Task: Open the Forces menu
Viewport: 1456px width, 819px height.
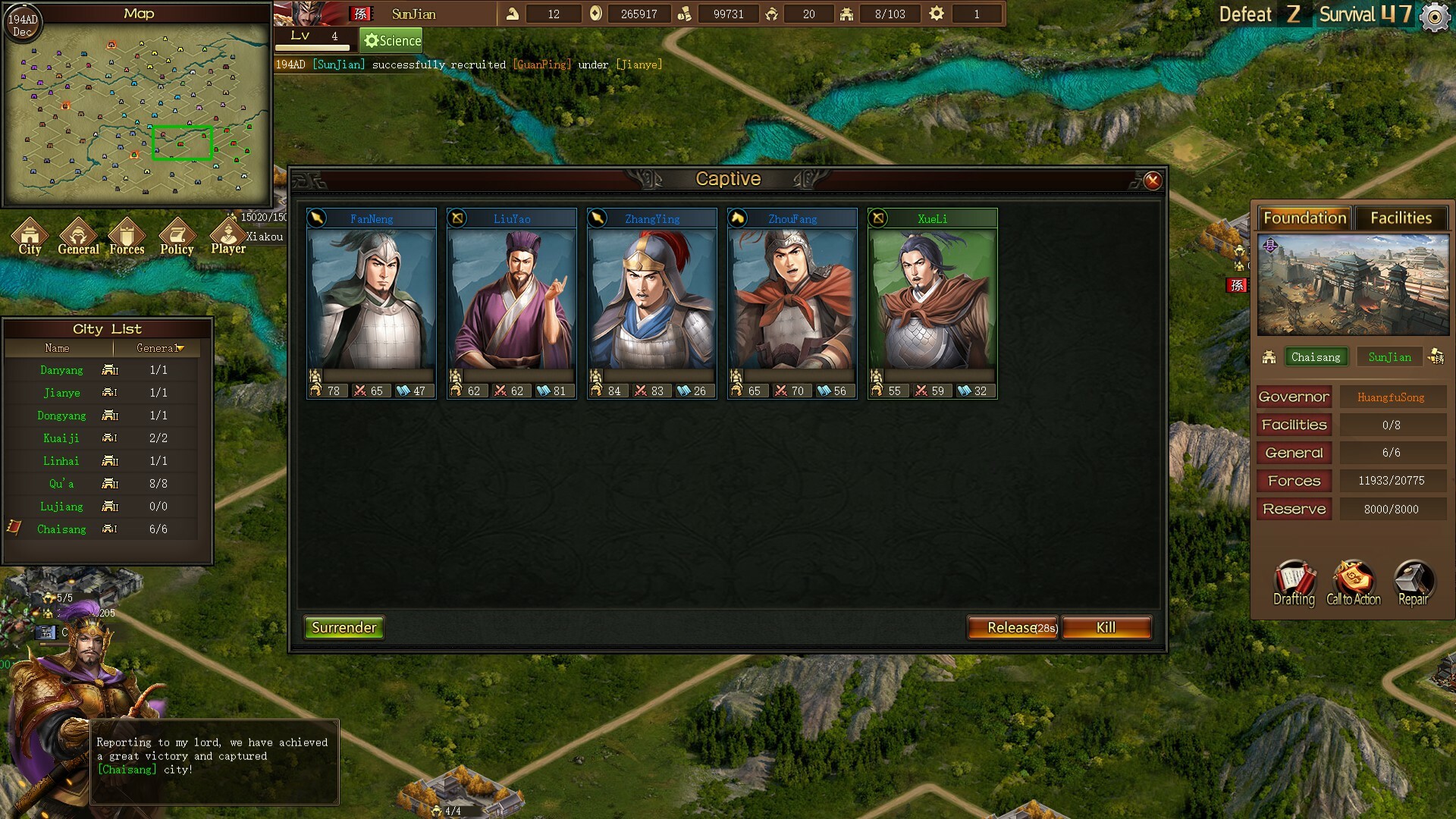Action: click(127, 236)
